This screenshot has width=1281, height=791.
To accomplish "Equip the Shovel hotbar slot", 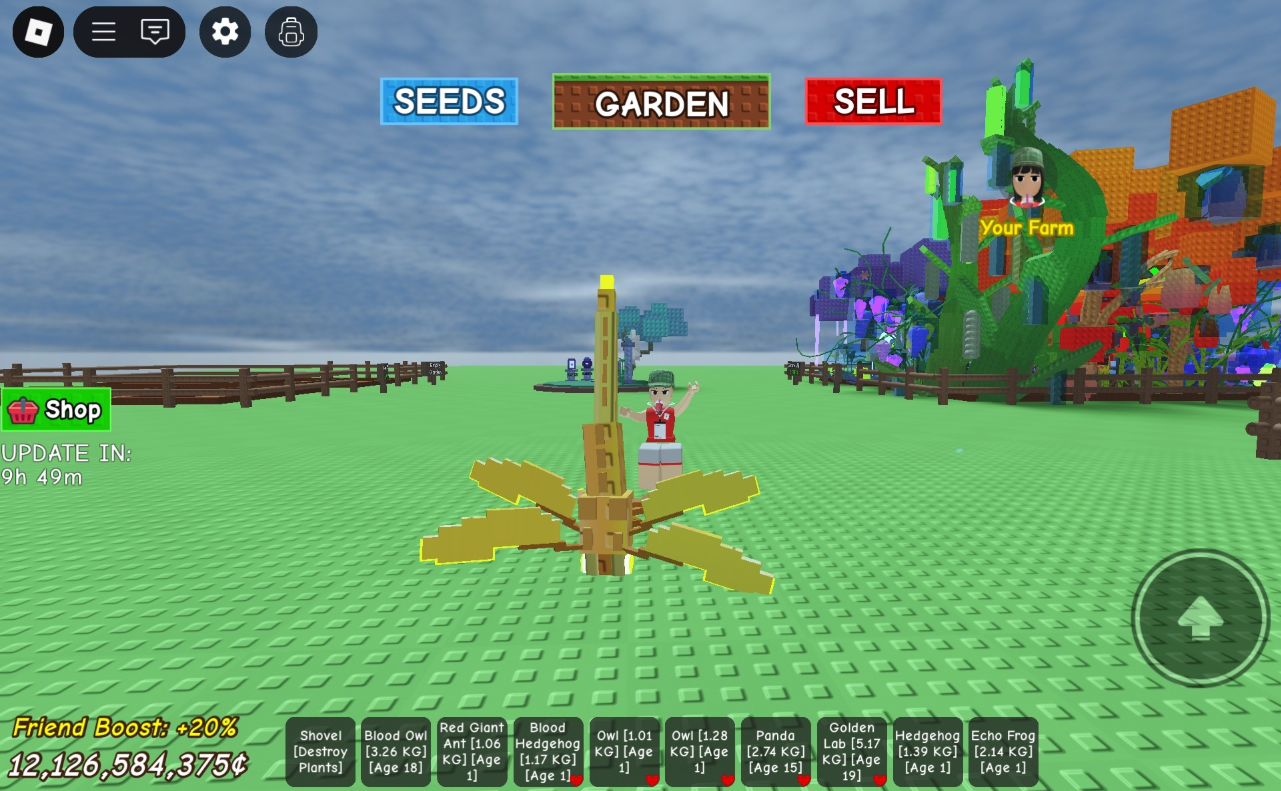I will (321, 752).
